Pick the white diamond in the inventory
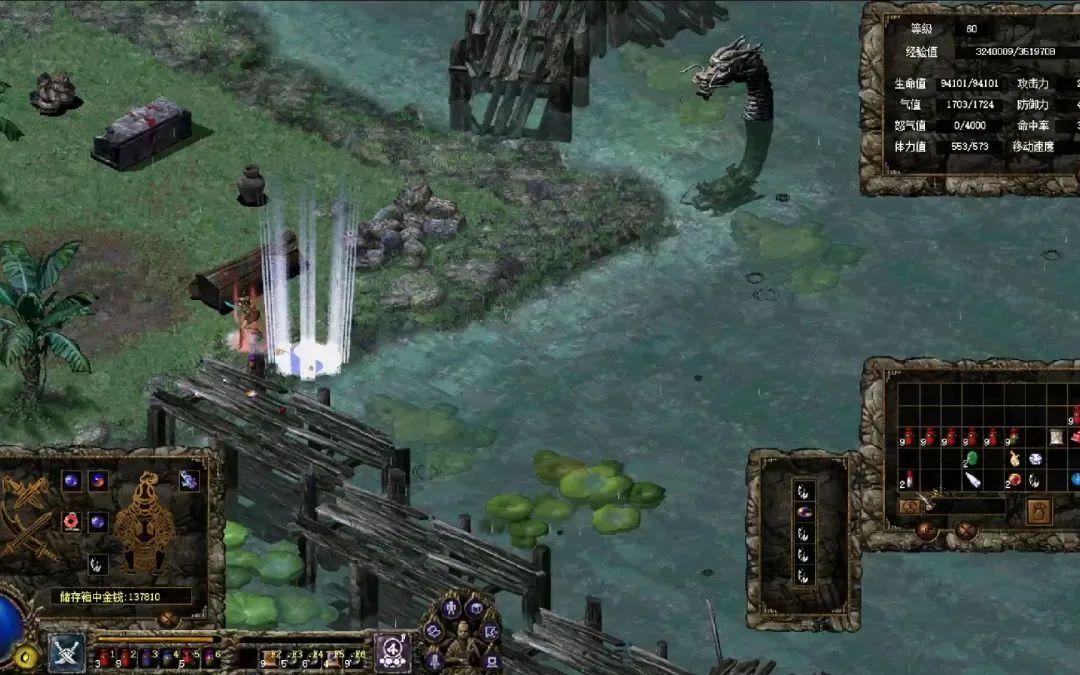Viewport: 1080px width, 675px height. [x=1035, y=459]
